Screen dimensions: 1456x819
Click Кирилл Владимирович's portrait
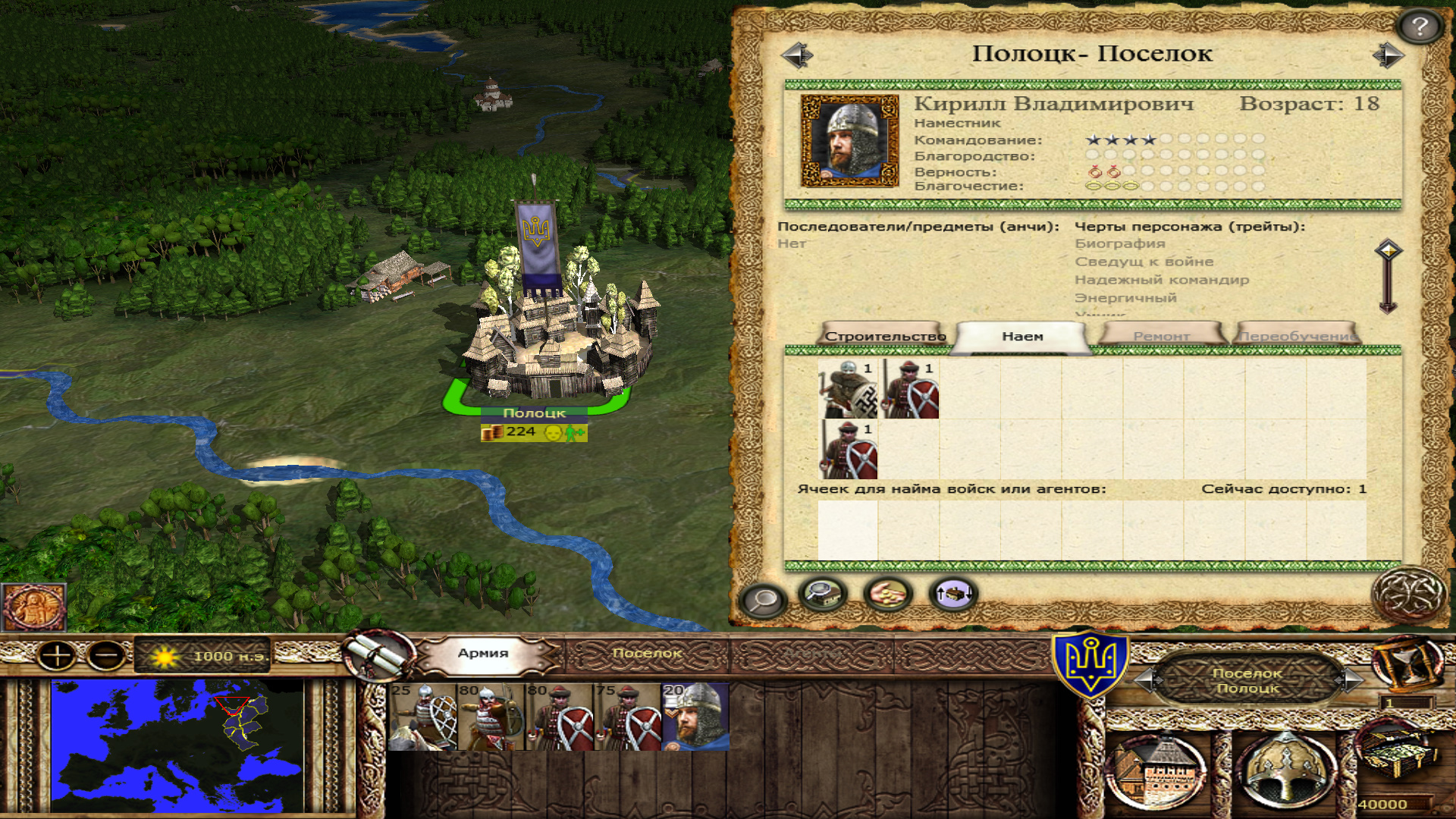pos(849,140)
